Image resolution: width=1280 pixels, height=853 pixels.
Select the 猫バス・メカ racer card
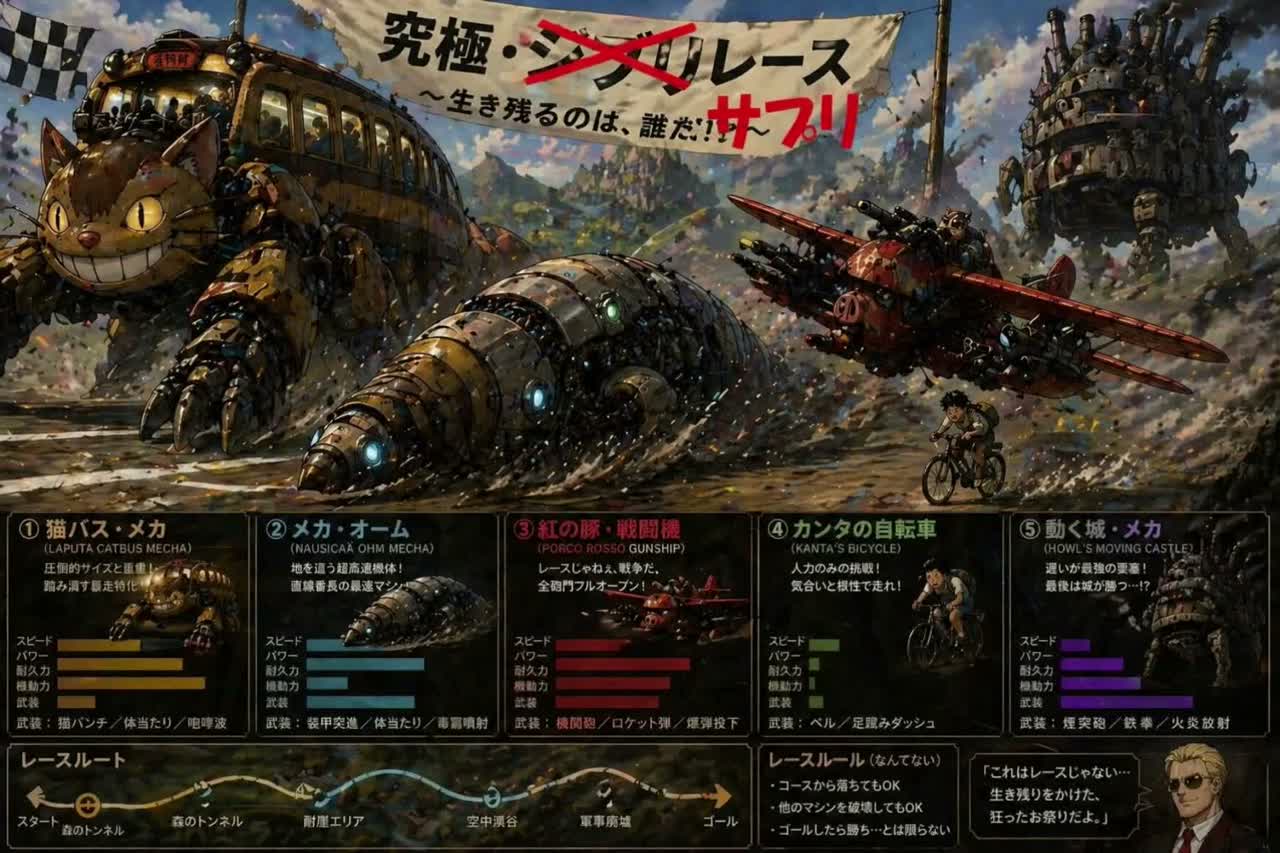tap(127, 624)
